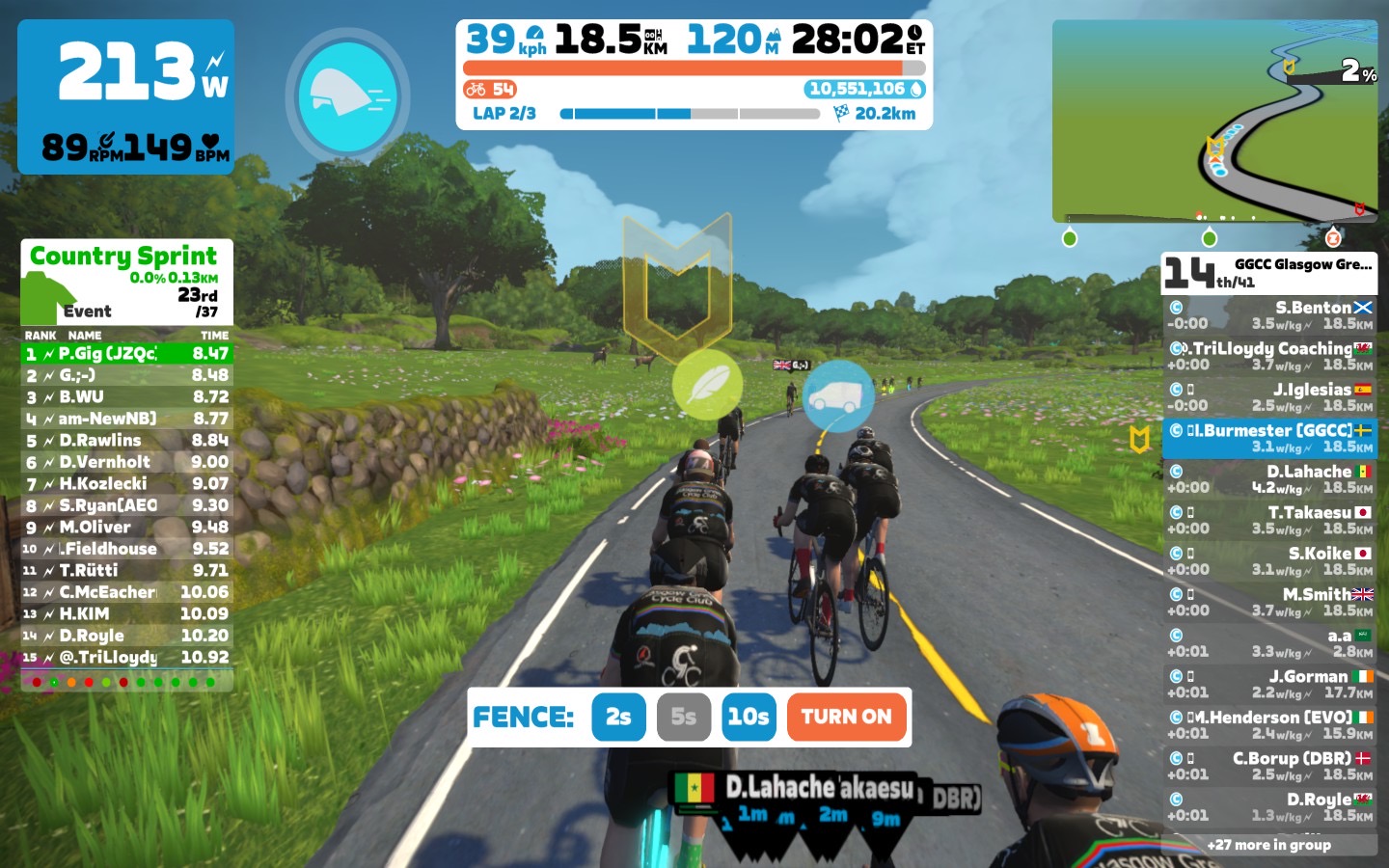Click the feather power-up bubble

click(707, 385)
